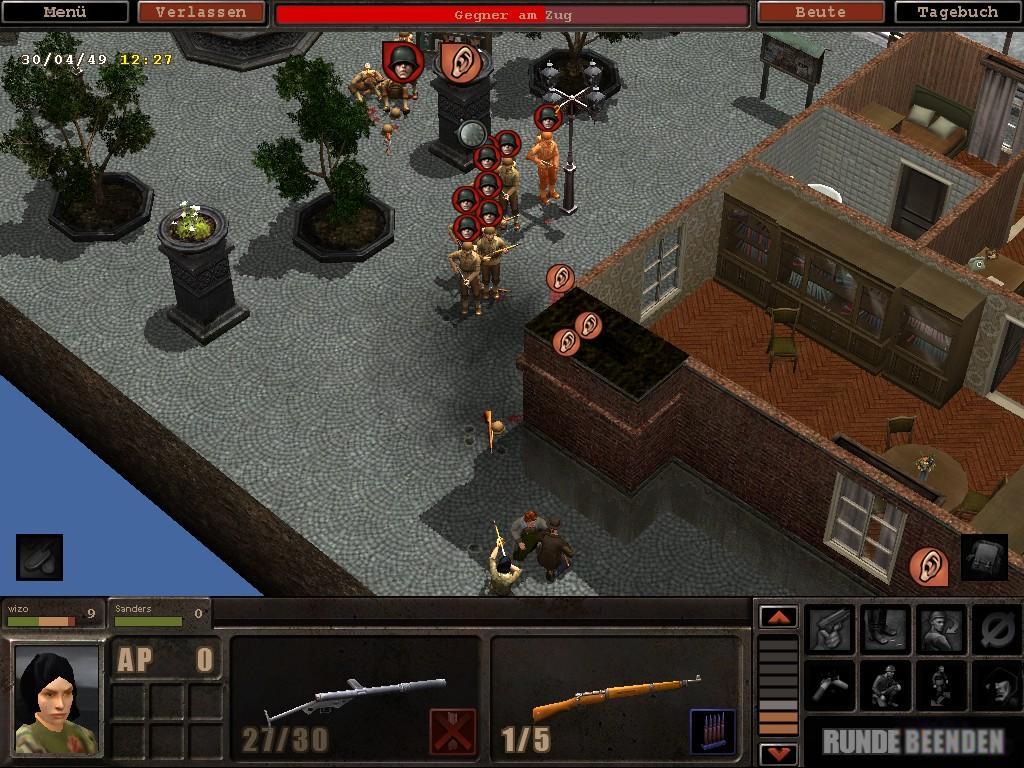The height and width of the screenshot is (768, 1024).
Task: Choose the boots movement mode icon
Action: click(885, 630)
